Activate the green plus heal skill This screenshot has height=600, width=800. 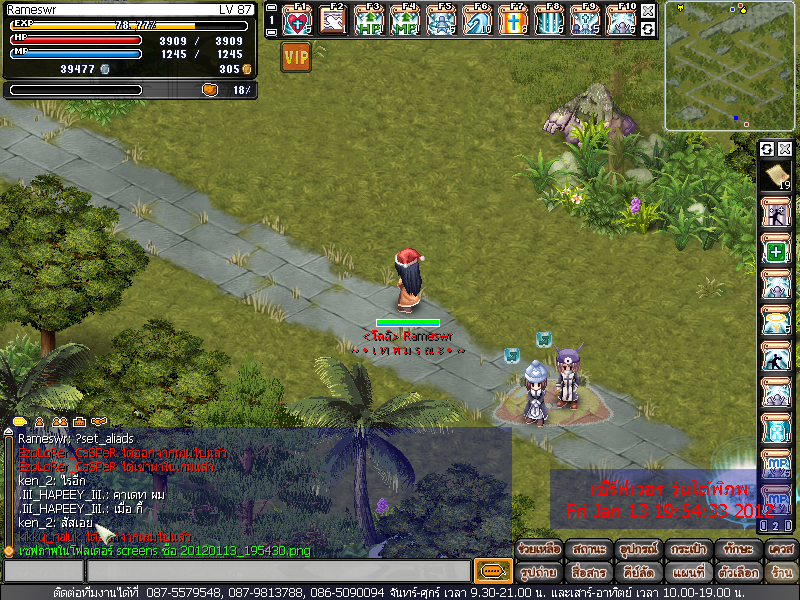777,251
